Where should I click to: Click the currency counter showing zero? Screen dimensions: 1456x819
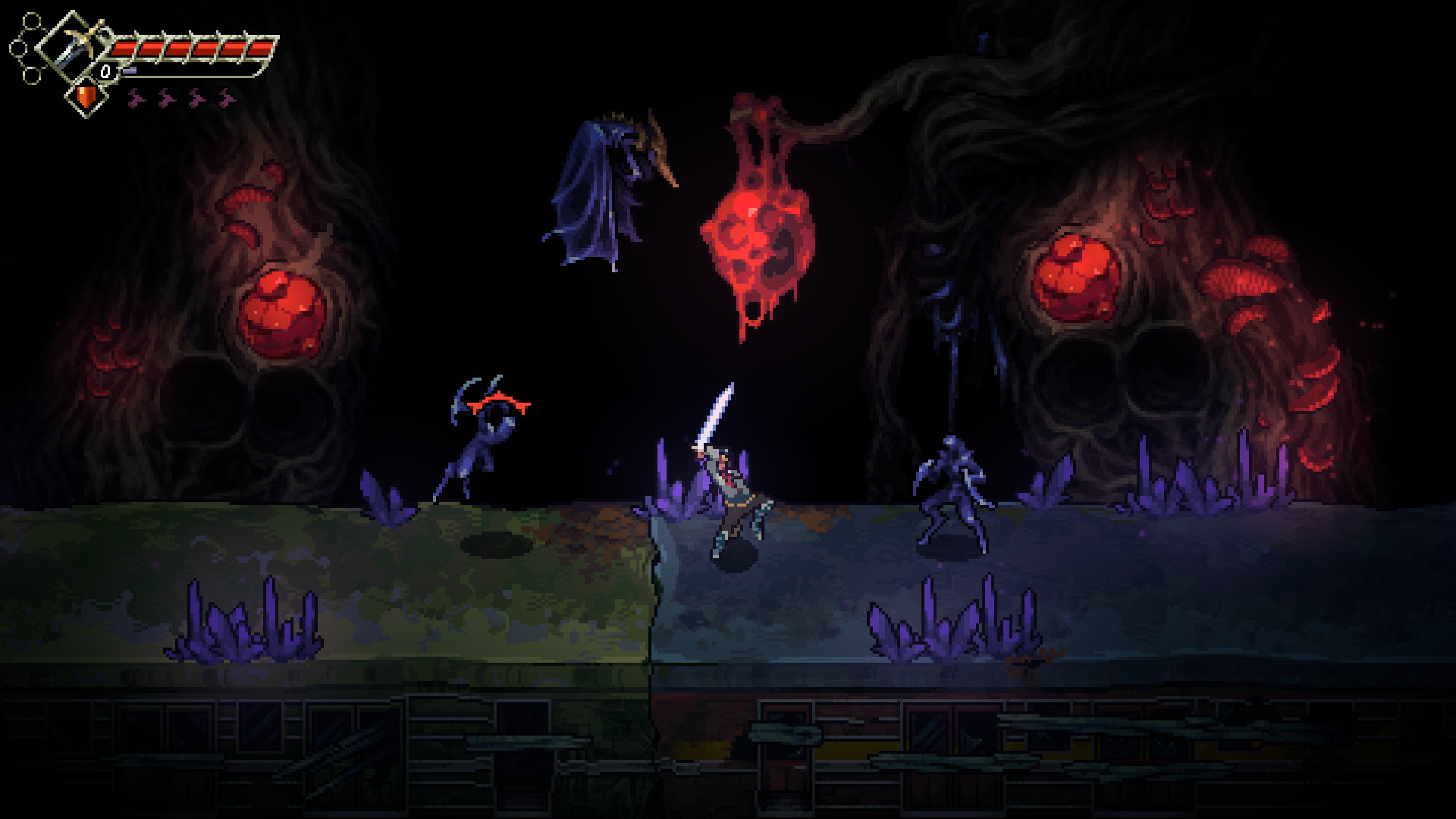[x=105, y=71]
